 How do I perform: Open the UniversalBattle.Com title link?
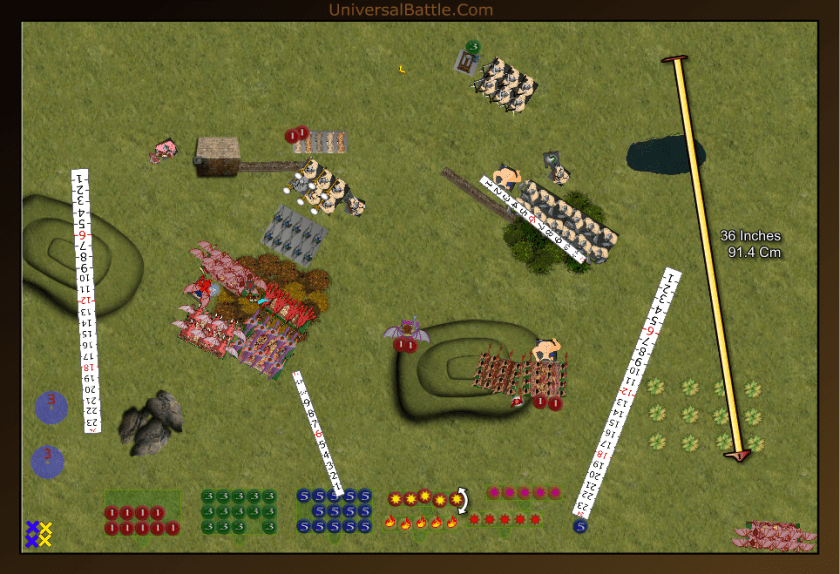coord(410,10)
